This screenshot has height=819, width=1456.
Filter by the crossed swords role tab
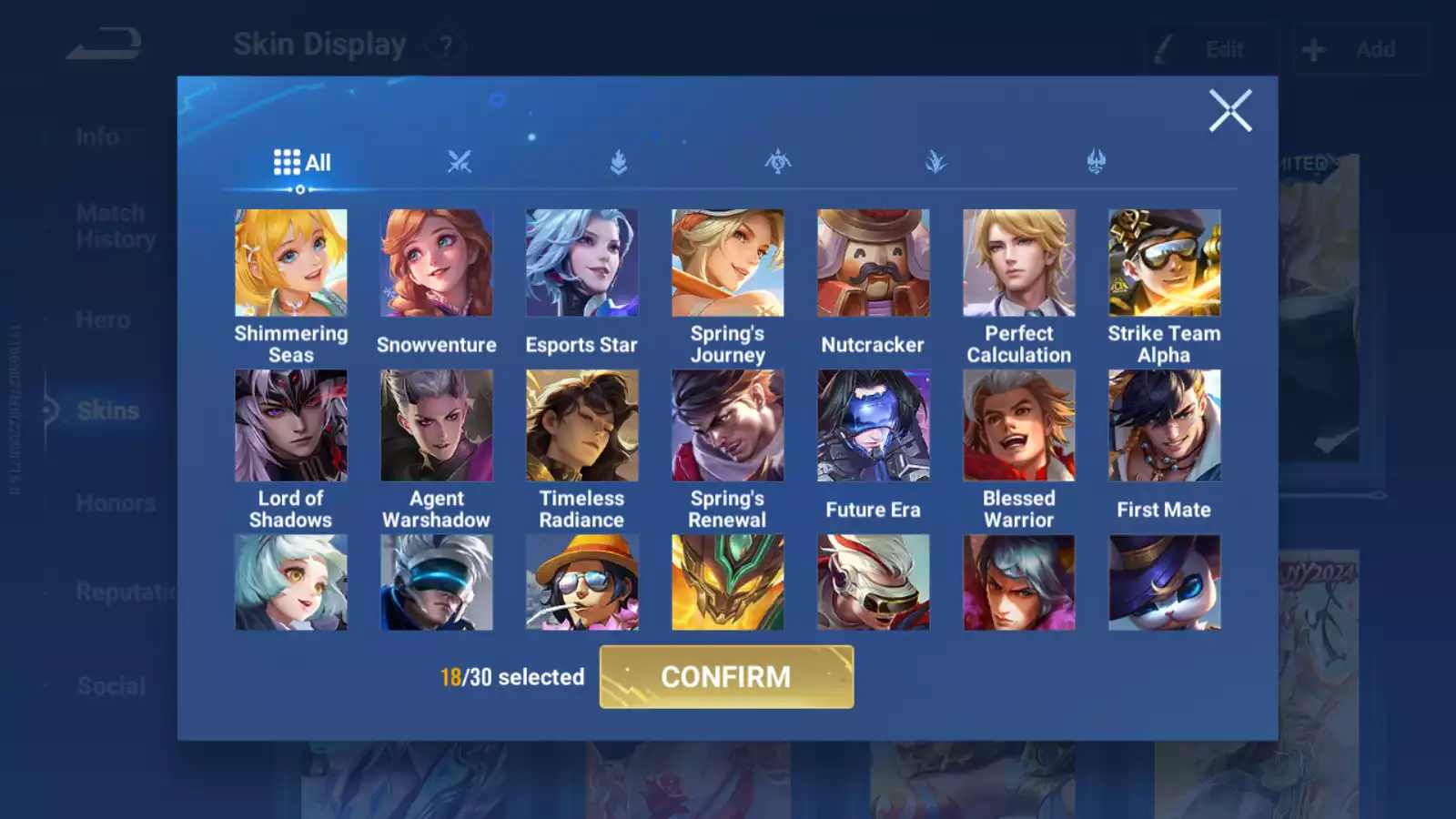[460, 163]
